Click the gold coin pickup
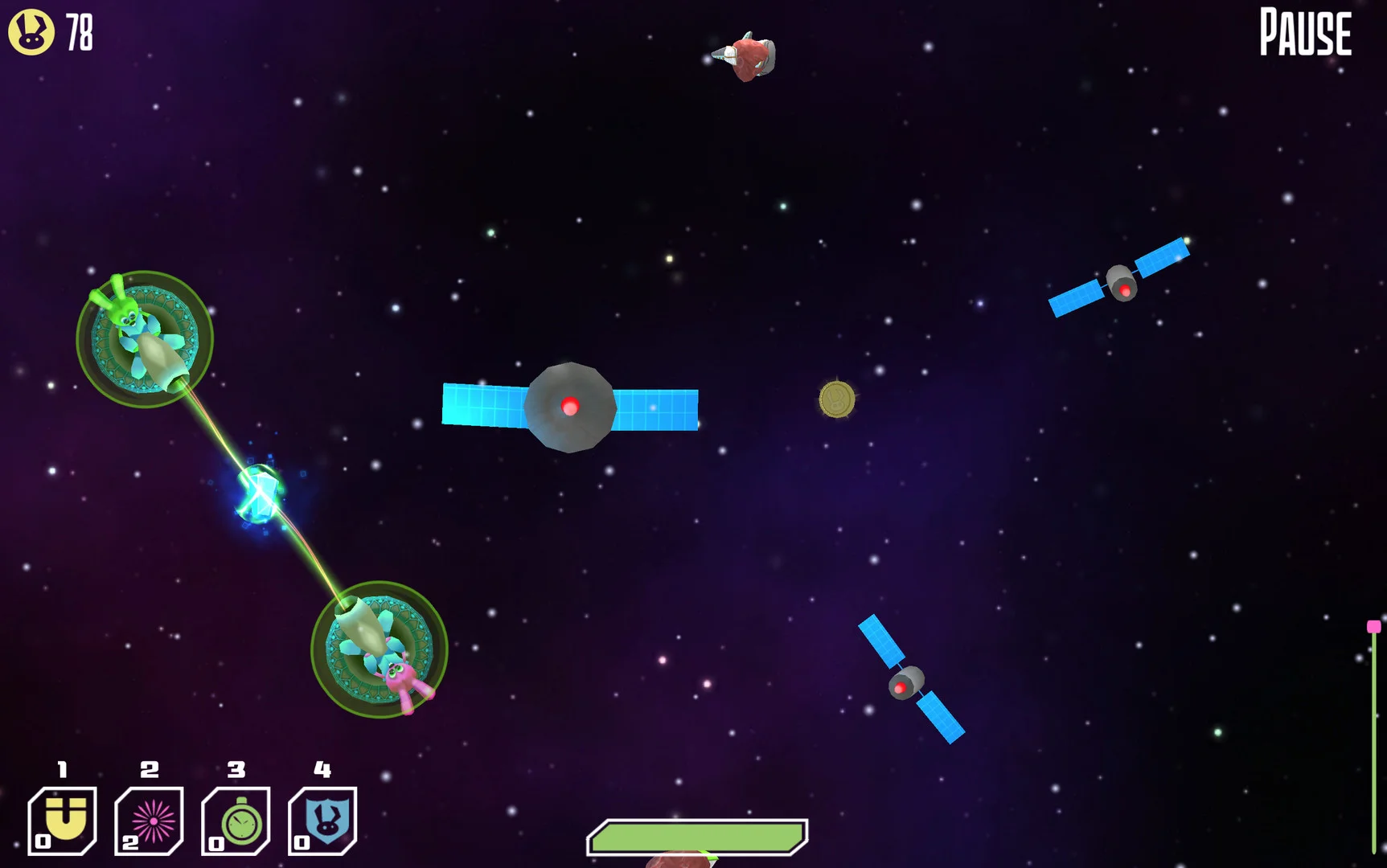1387x868 pixels. [x=838, y=400]
